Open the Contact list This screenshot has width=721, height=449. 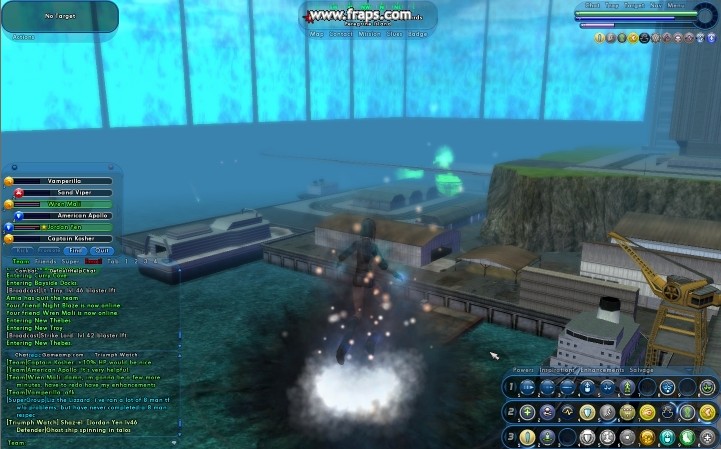pyautogui.click(x=341, y=33)
